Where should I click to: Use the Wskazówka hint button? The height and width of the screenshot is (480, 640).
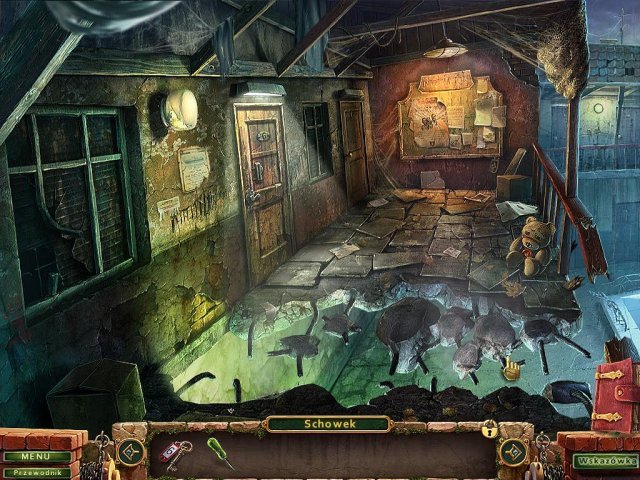click(x=605, y=461)
